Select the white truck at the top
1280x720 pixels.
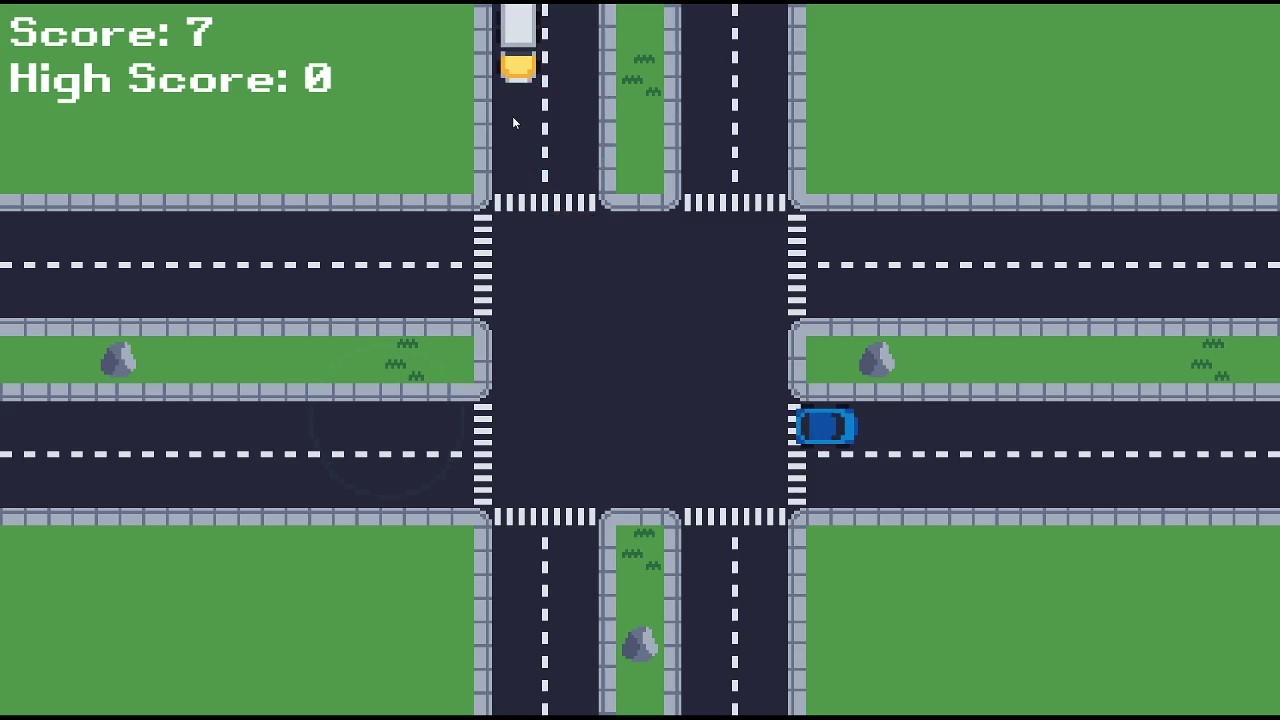[518, 22]
